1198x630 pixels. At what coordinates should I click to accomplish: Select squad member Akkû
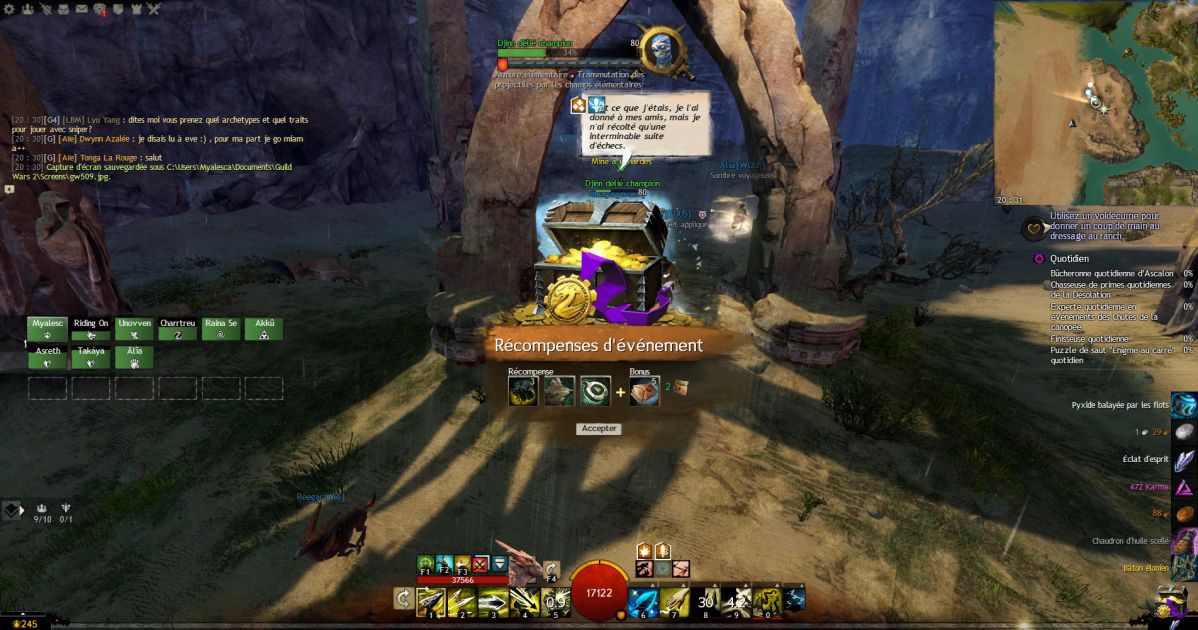[x=264, y=329]
